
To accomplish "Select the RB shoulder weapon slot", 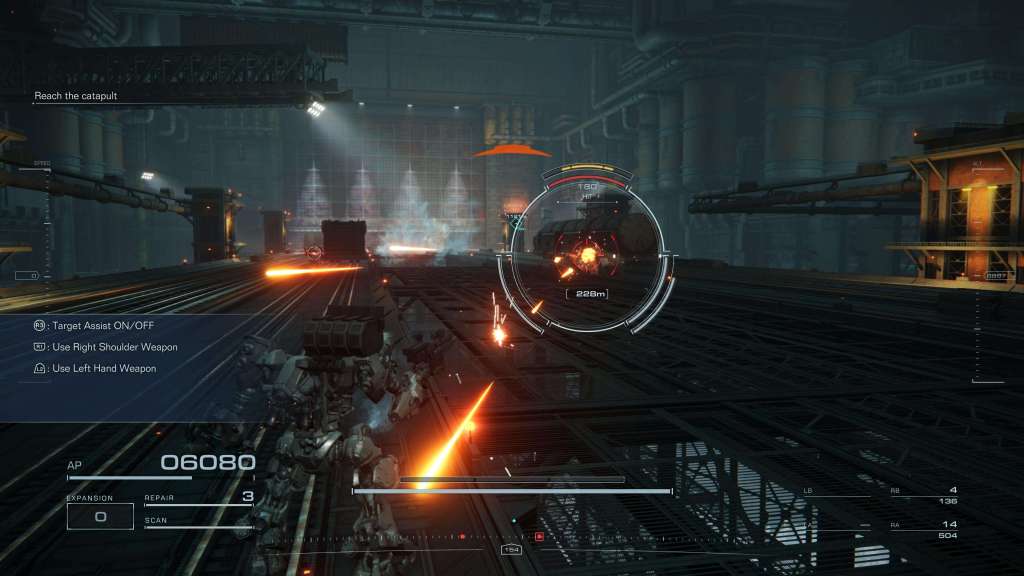I will (923, 495).
